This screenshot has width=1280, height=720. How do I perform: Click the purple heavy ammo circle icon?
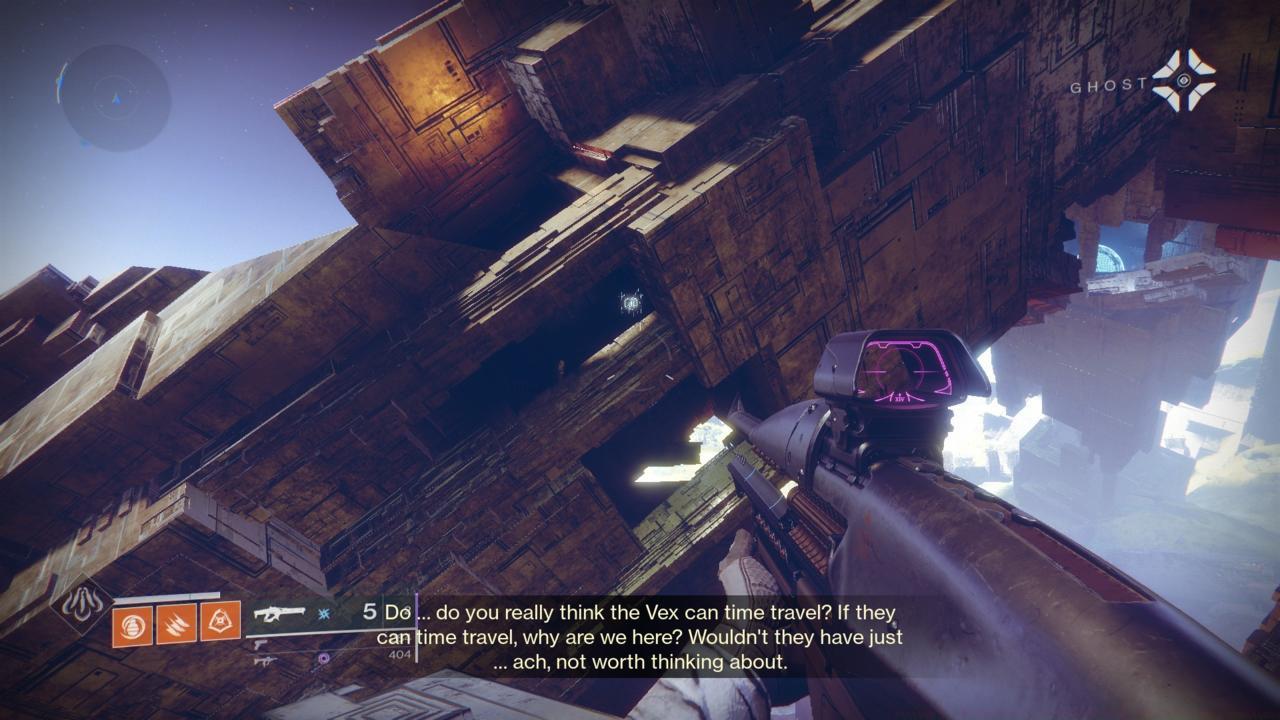tap(323, 657)
